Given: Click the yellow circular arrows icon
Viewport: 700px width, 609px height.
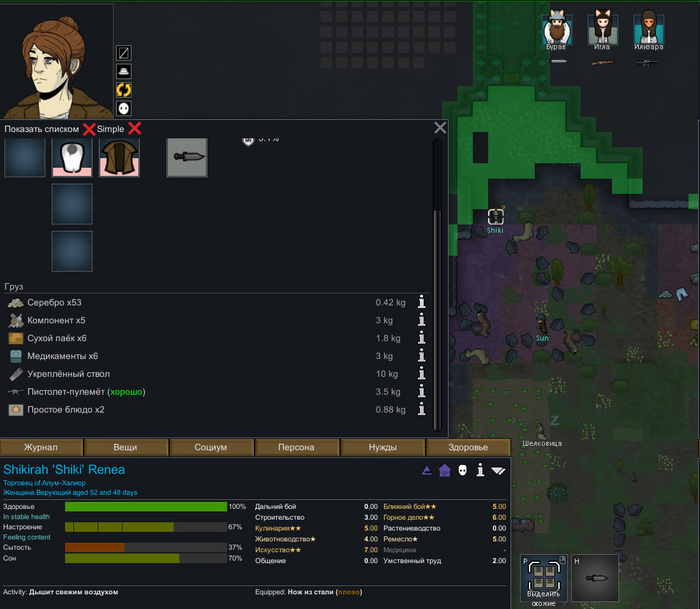Looking at the screenshot, I should 124,90.
